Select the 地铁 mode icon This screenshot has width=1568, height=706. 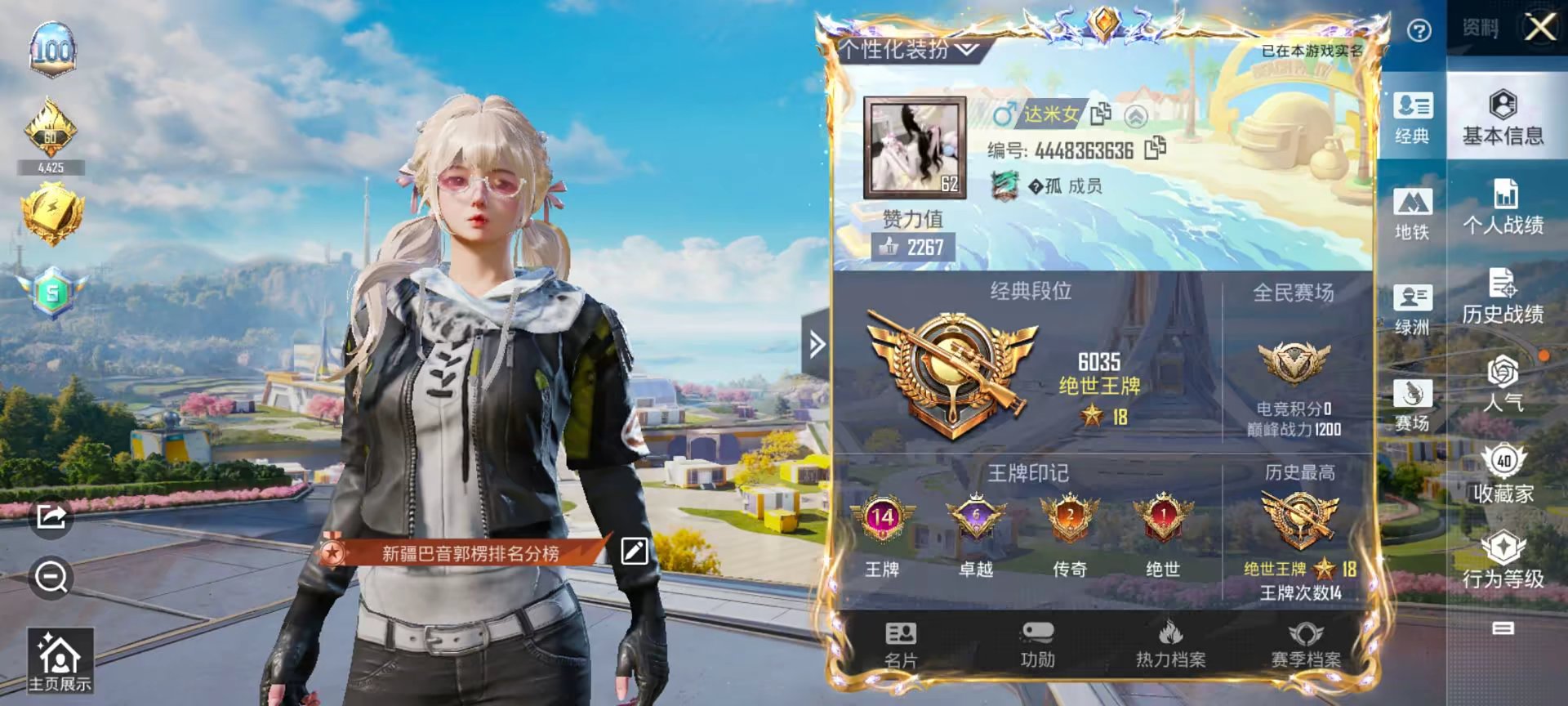click(1414, 217)
